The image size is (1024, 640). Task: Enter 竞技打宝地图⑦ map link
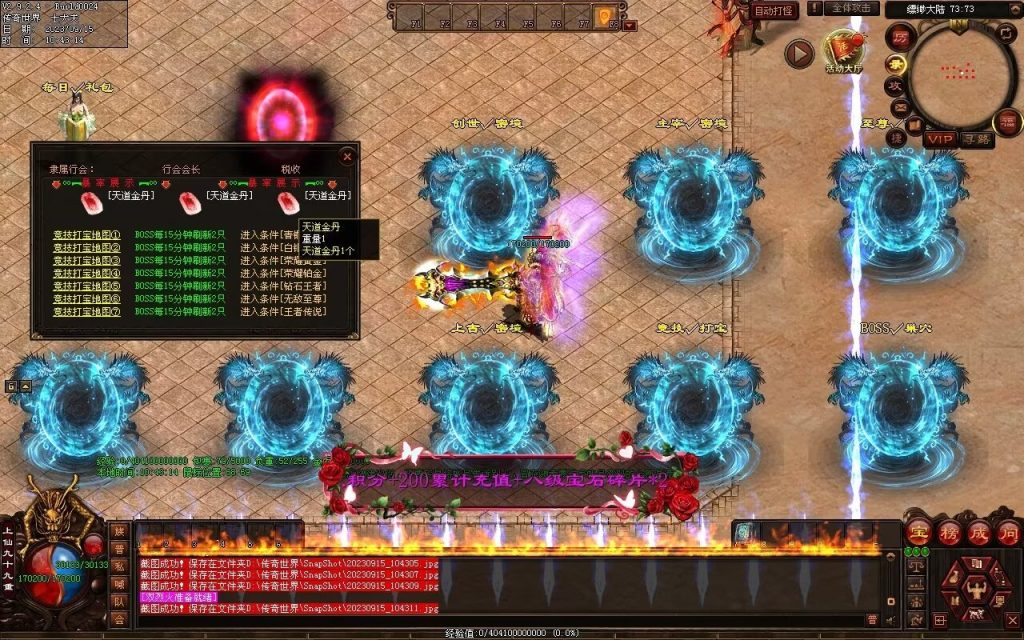tap(87, 311)
